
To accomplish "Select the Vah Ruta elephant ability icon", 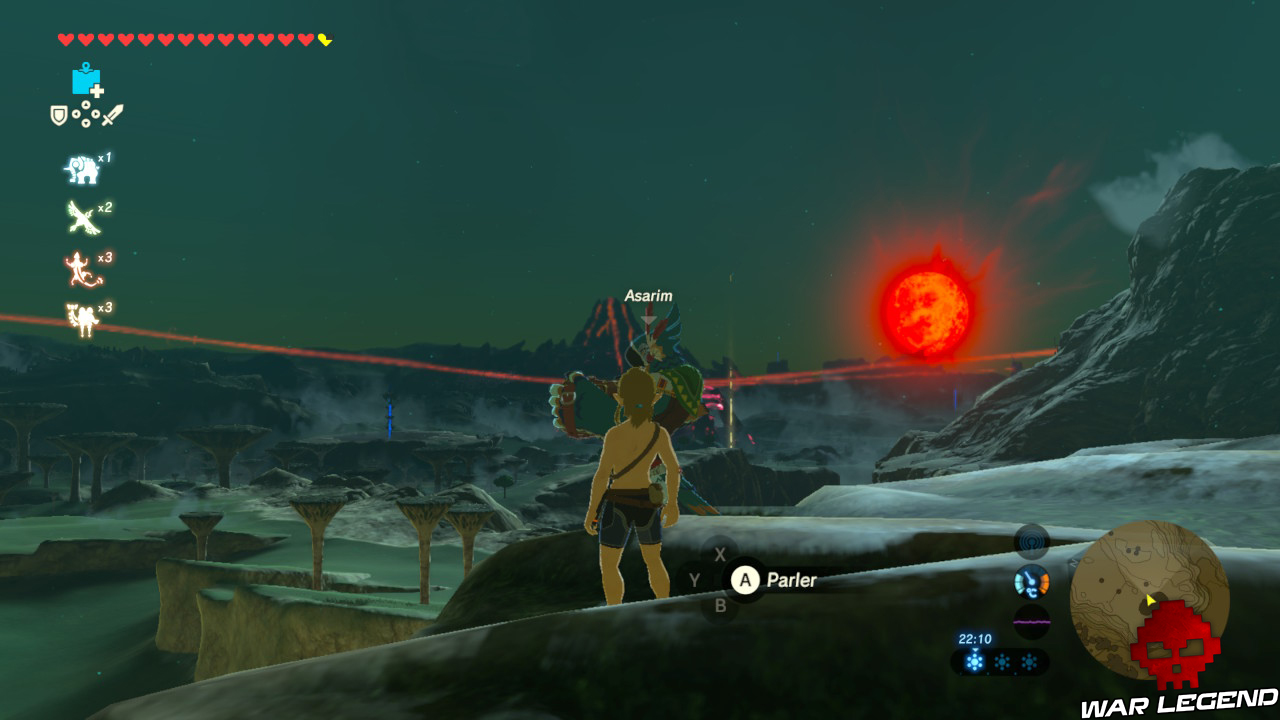I will (x=82, y=168).
